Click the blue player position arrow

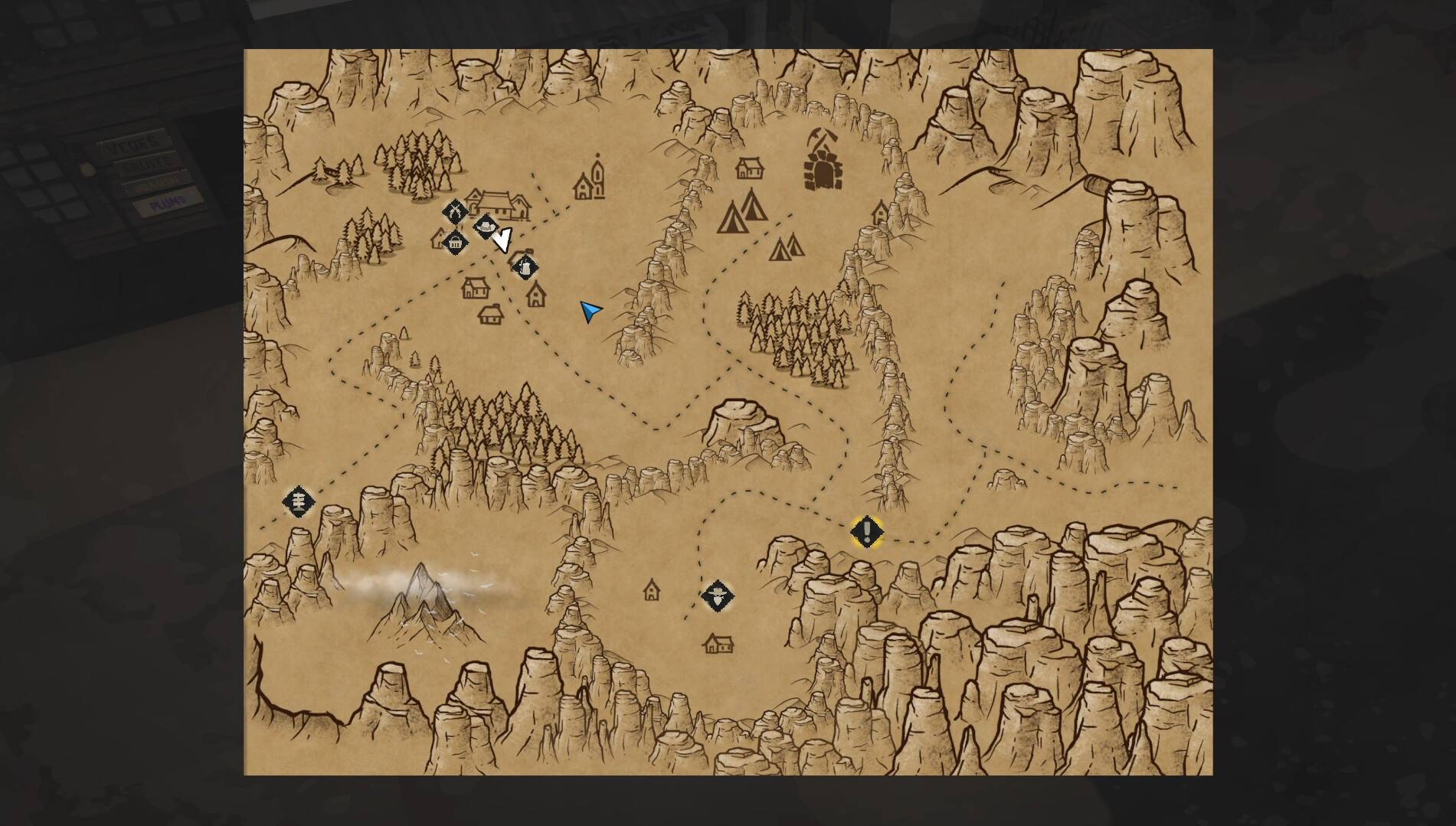coord(590,310)
